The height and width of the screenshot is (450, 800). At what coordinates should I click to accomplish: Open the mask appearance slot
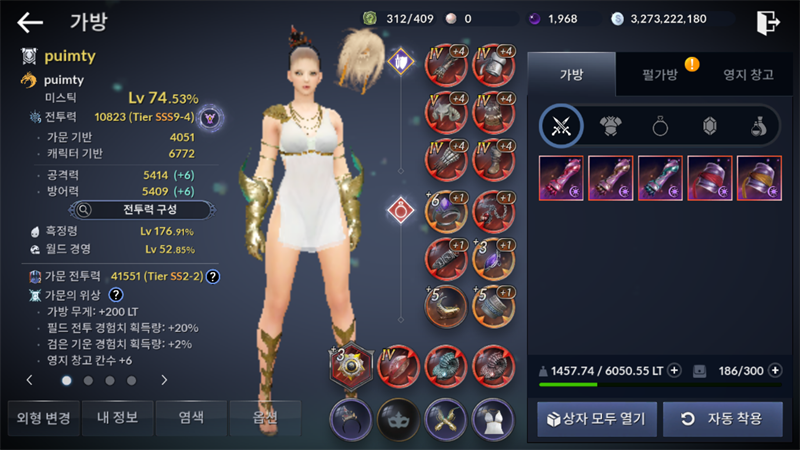point(396,418)
